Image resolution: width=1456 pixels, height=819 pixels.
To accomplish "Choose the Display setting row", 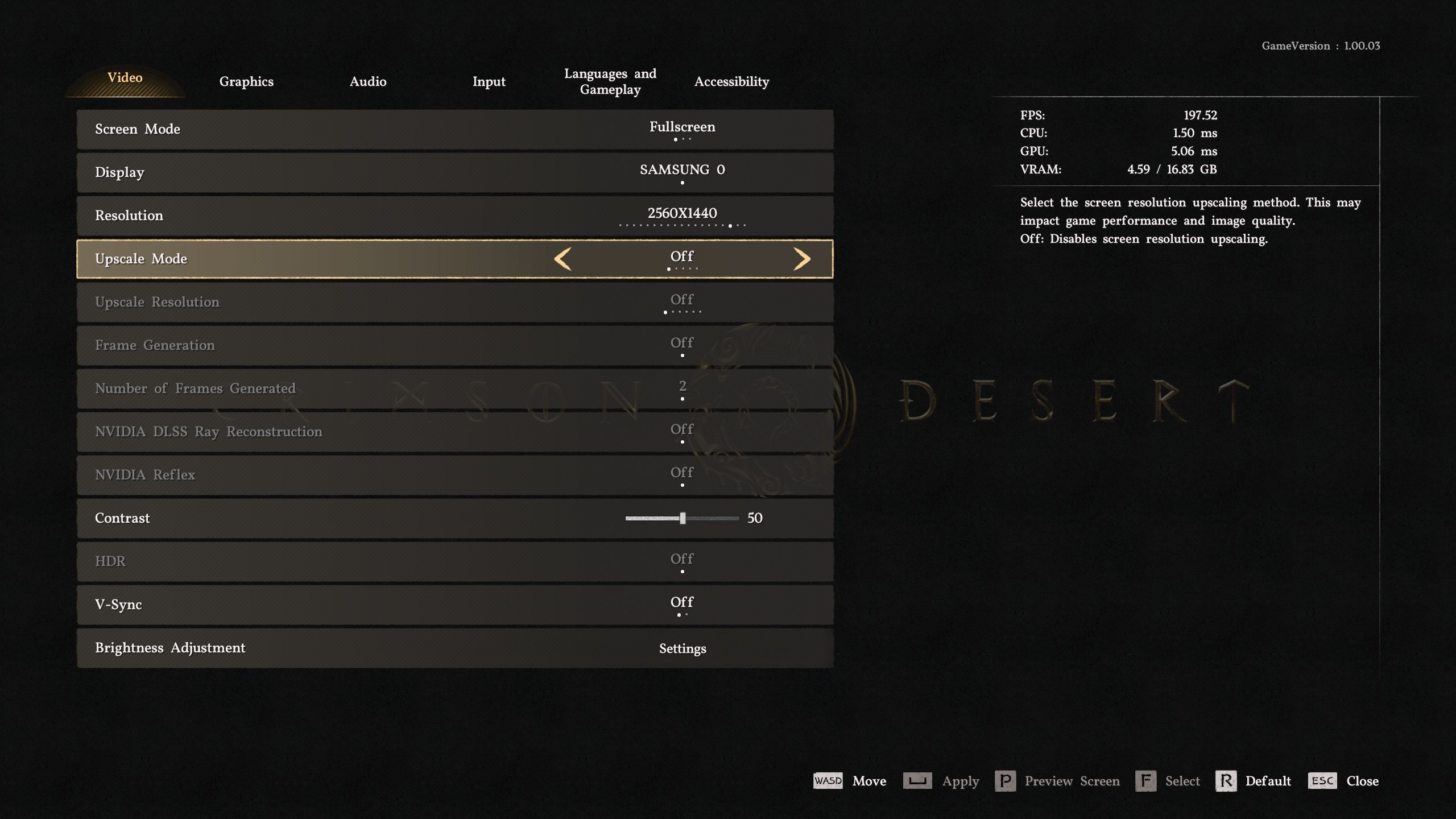I will (455, 172).
